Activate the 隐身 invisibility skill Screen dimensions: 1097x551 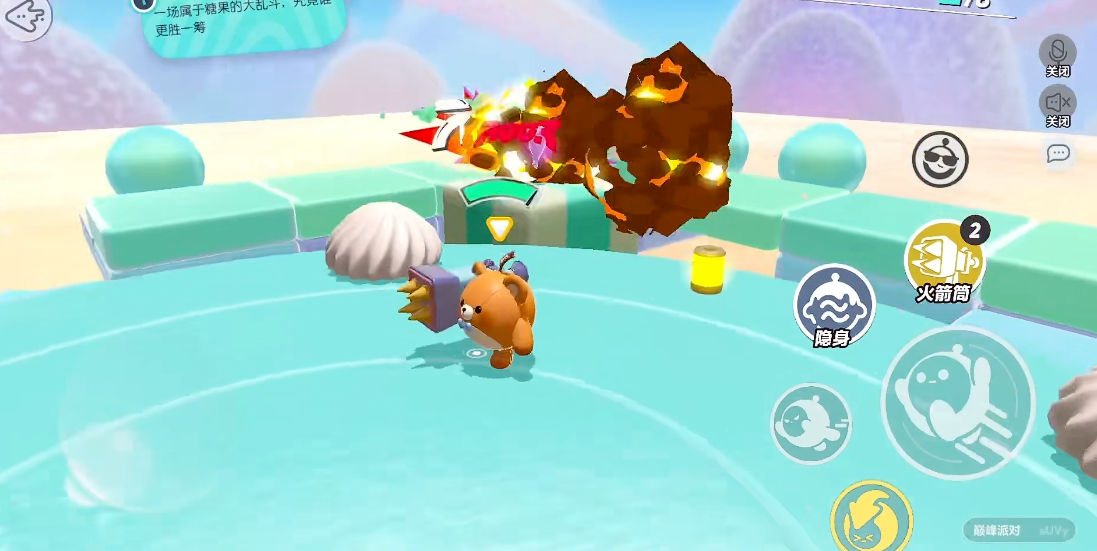834,303
